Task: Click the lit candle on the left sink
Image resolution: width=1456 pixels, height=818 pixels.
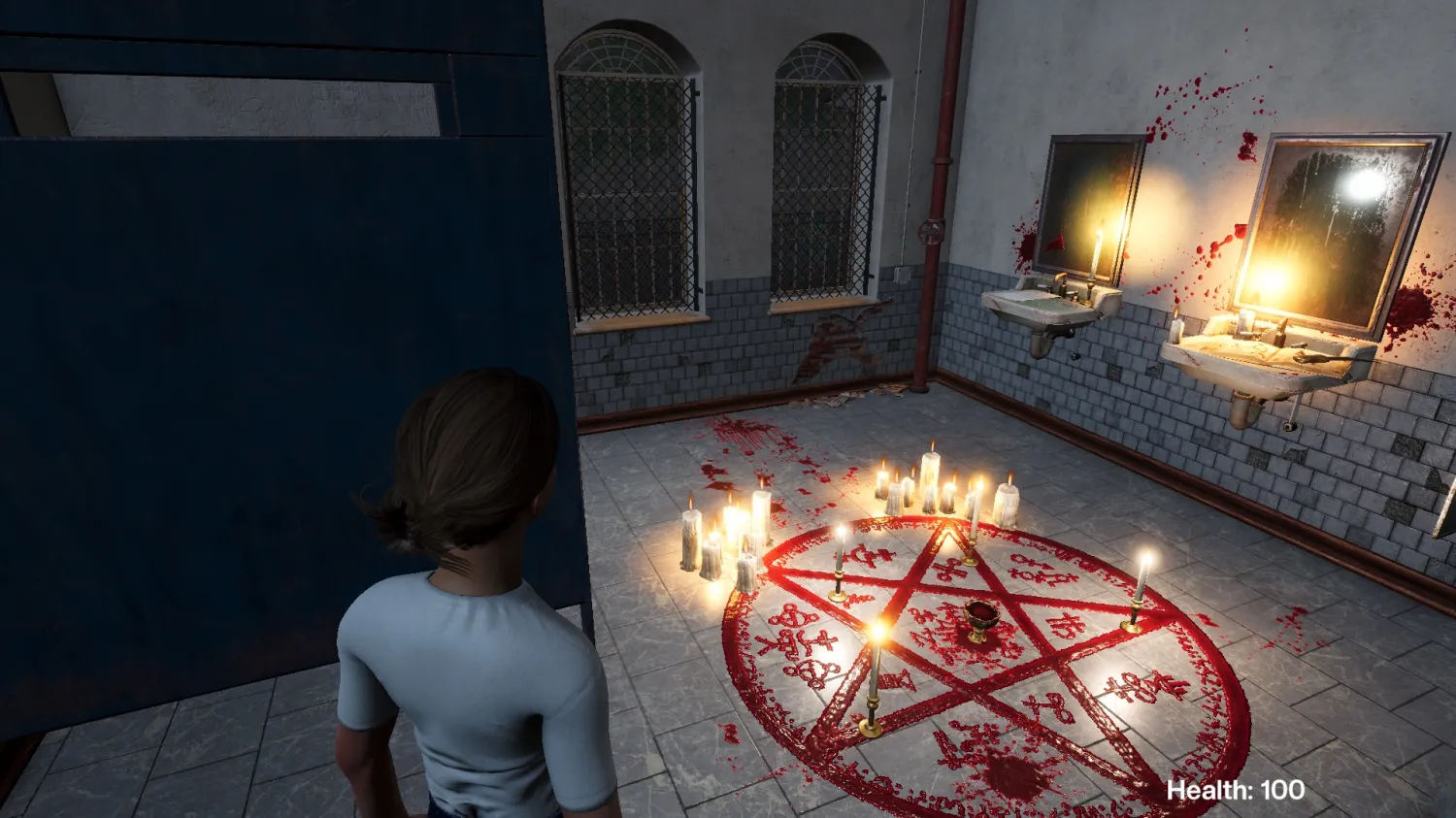Action: point(1095,257)
